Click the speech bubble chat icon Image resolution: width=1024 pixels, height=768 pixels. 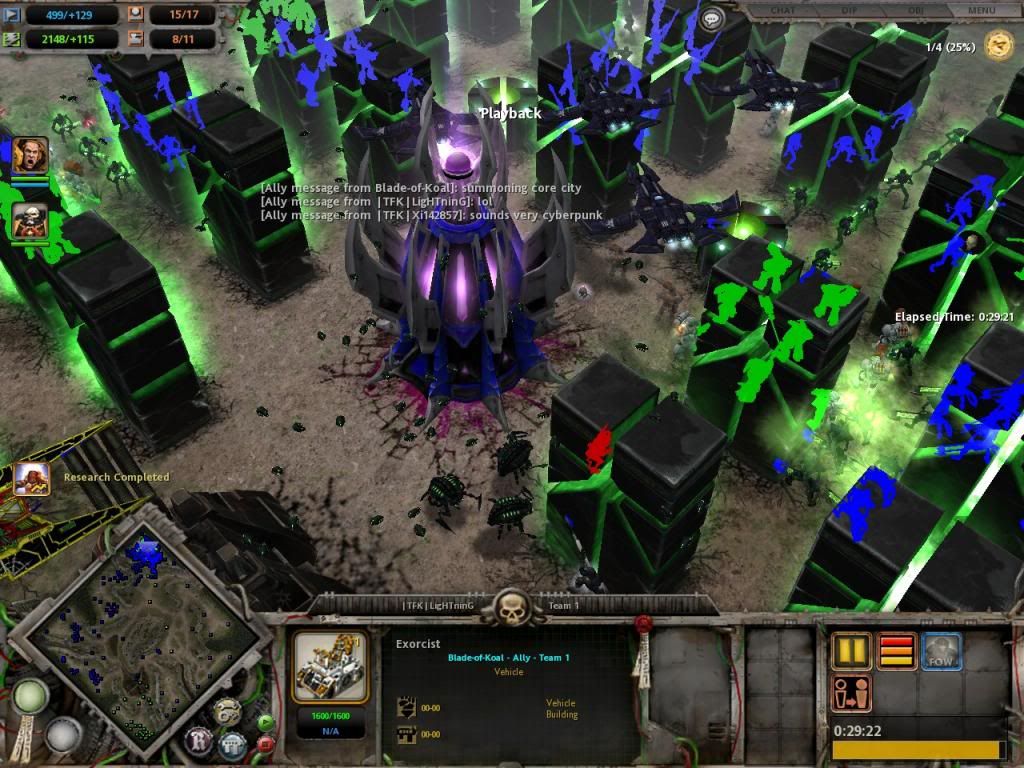pyautogui.click(x=712, y=19)
